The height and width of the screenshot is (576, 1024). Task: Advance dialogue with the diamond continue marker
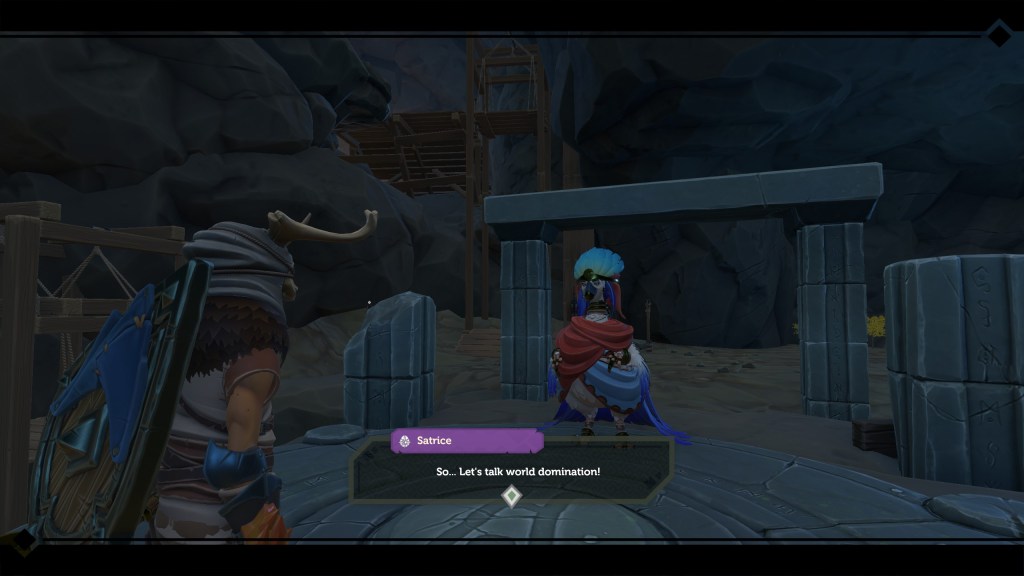pos(511,496)
